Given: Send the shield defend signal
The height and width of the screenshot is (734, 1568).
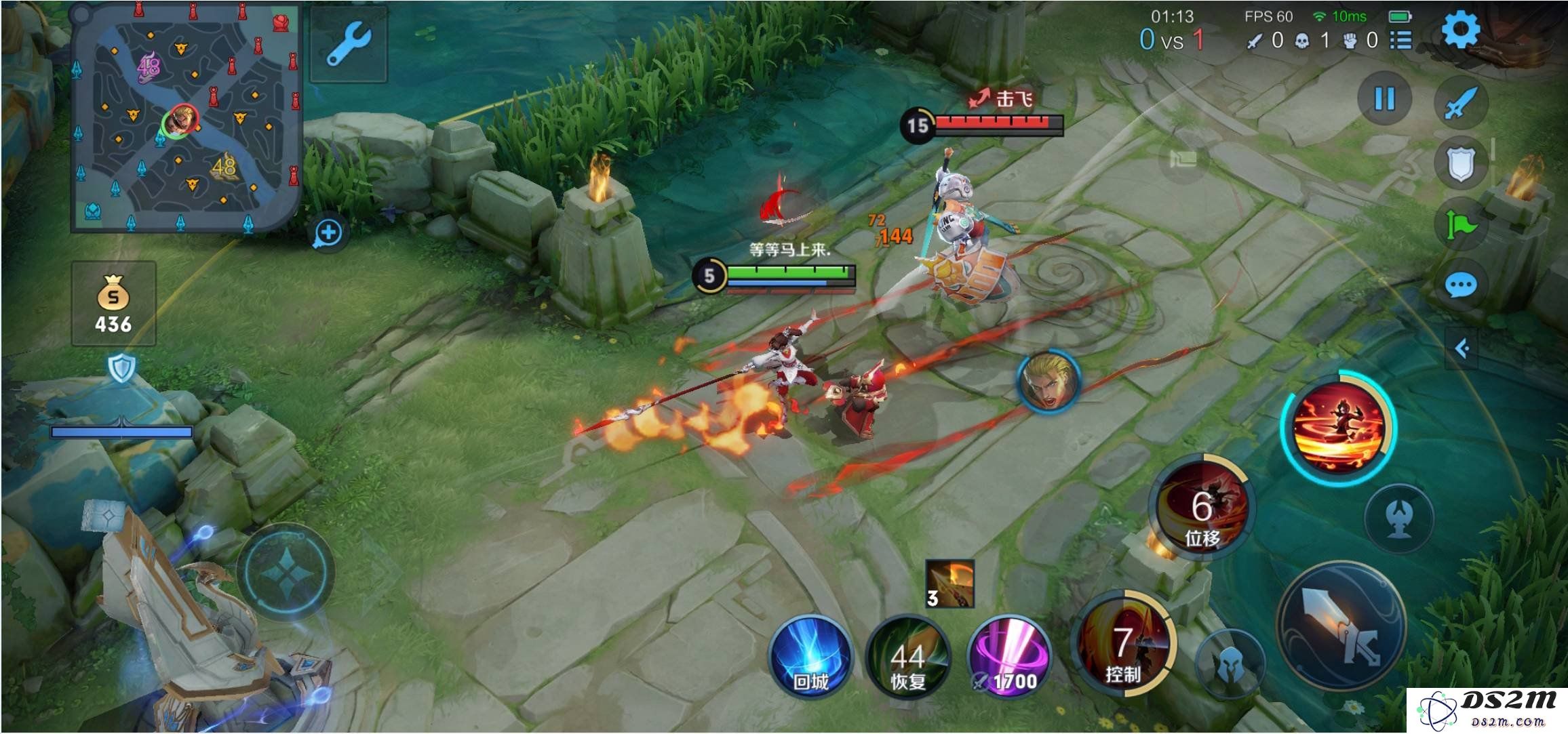Looking at the screenshot, I should click(1461, 163).
